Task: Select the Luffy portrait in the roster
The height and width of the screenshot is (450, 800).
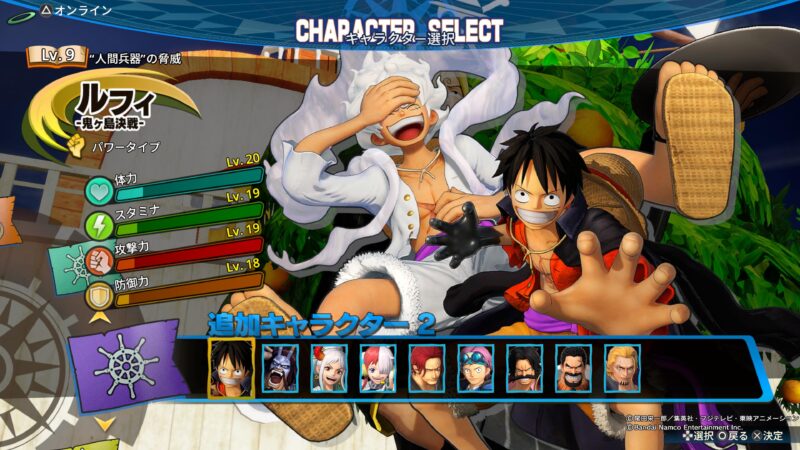Action: click(x=231, y=369)
